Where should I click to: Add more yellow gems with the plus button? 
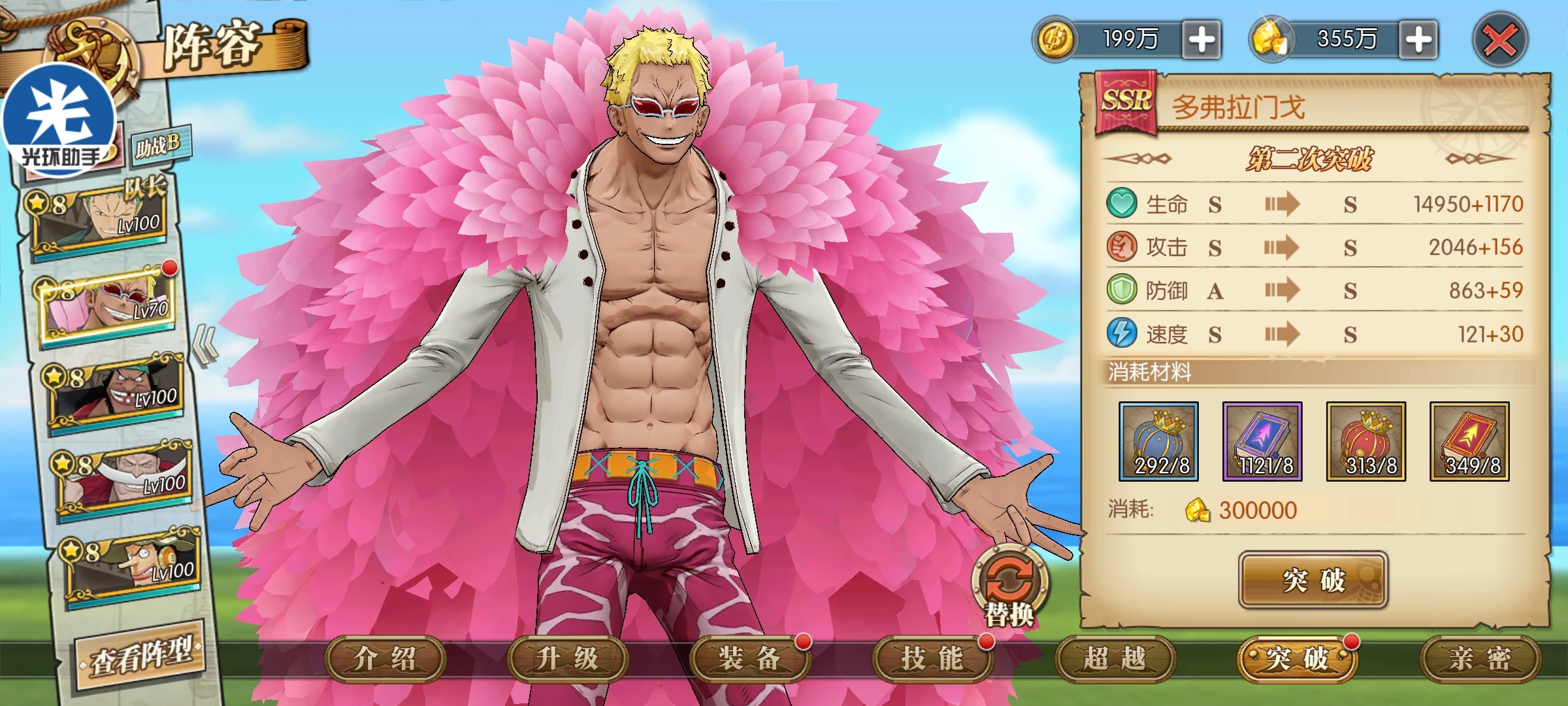point(1418,40)
